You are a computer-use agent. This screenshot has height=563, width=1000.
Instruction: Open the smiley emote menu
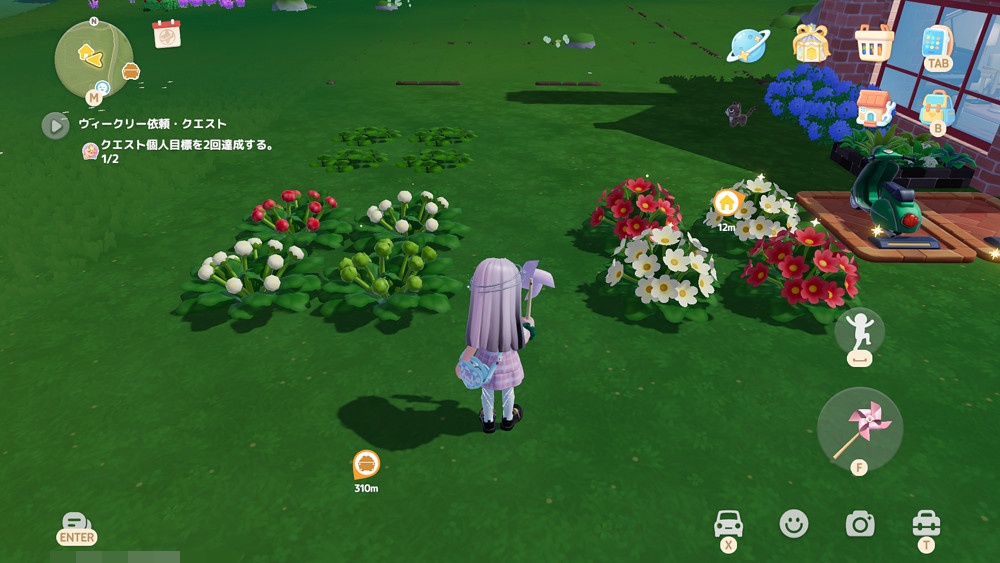coord(794,523)
